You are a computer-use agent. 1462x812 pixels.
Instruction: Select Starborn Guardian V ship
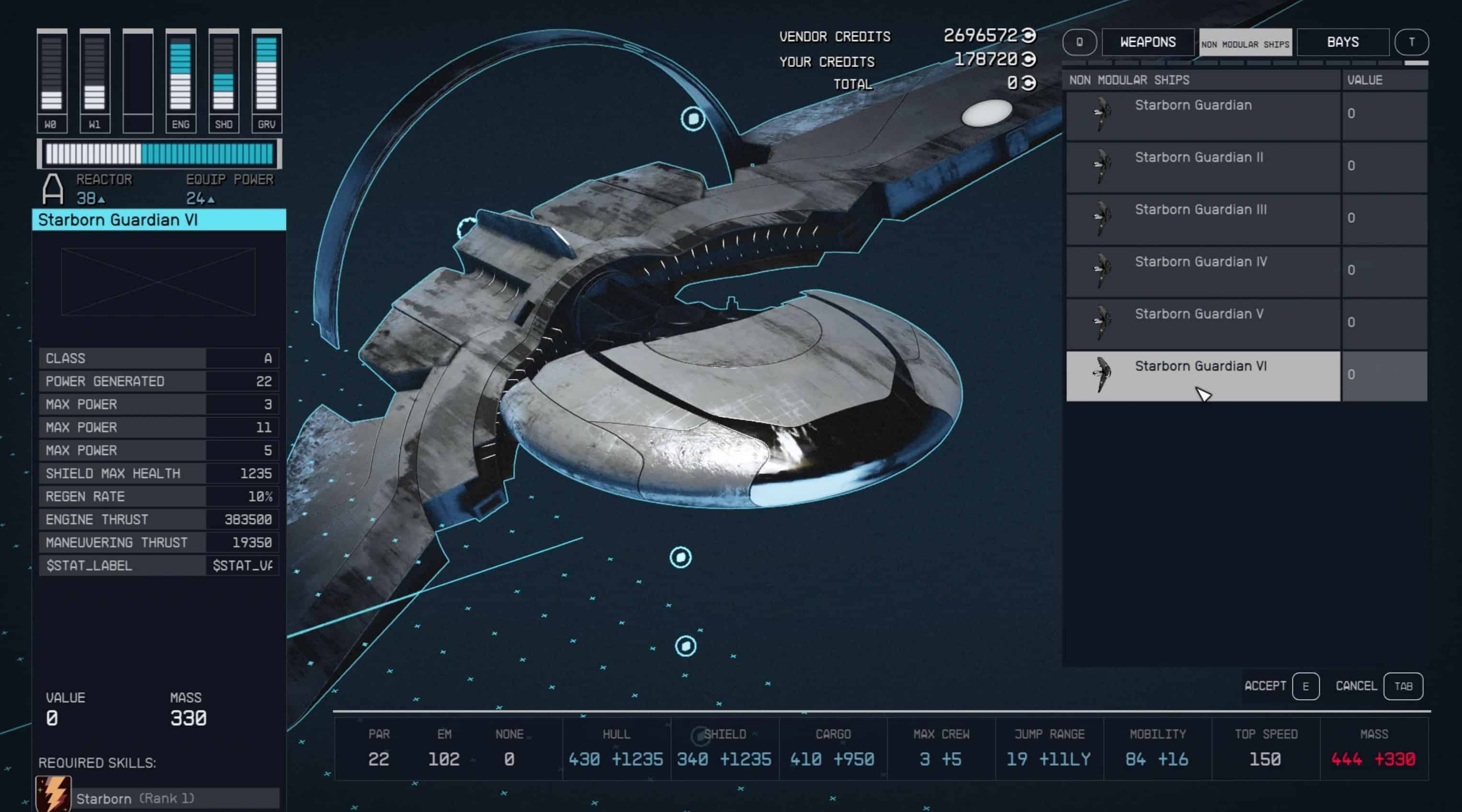(x=1203, y=323)
